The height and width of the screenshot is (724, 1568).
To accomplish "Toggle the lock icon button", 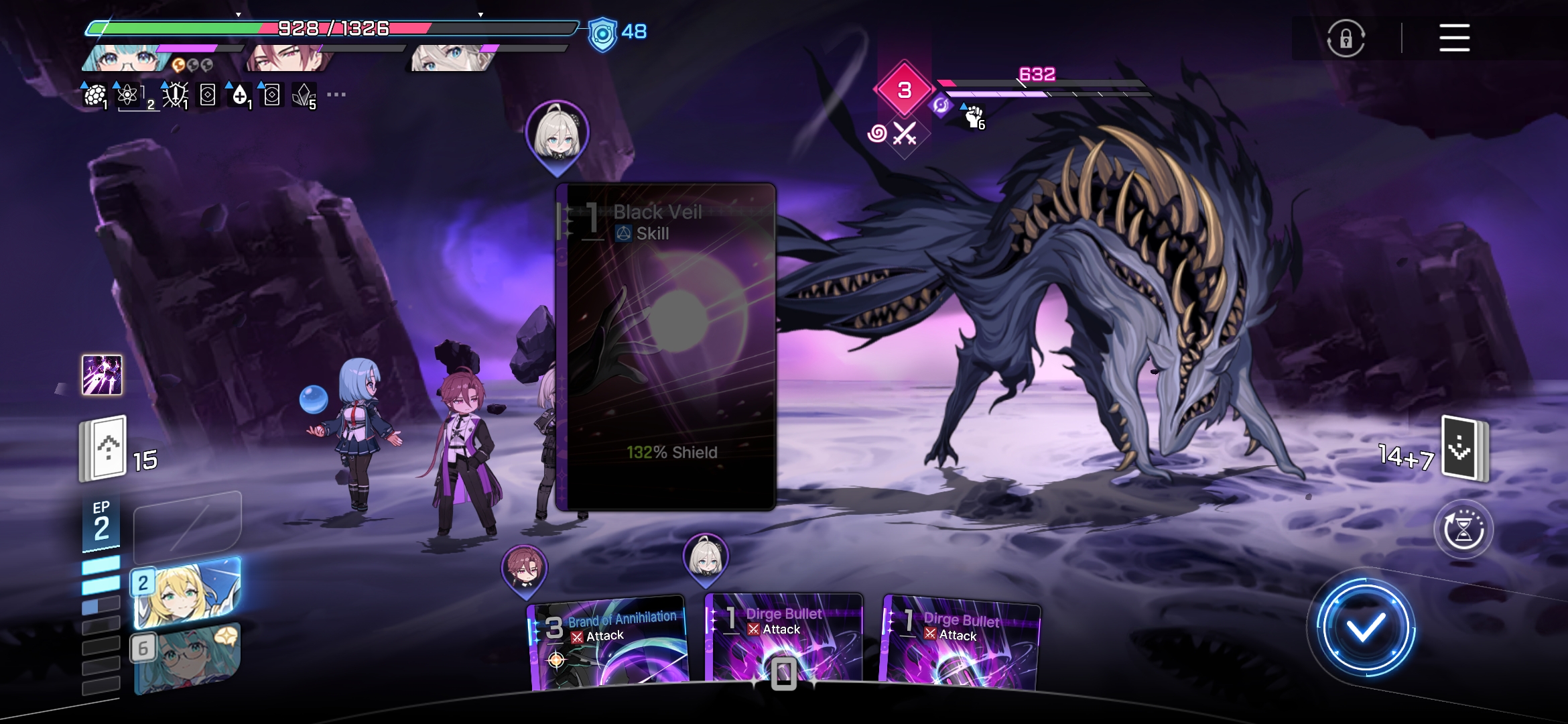I will [x=1346, y=38].
